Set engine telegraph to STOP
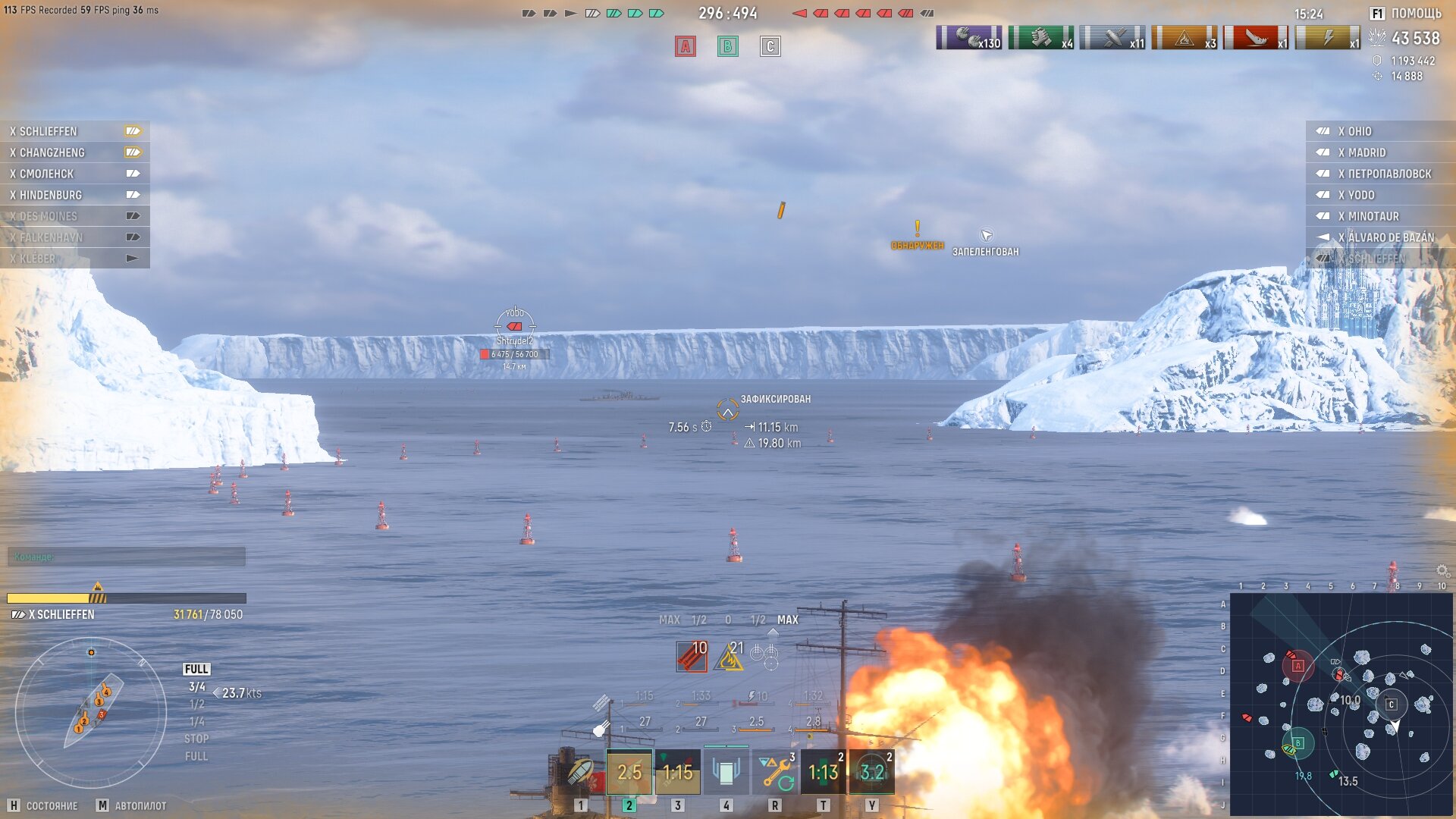The width and height of the screenshot is (1456, 819). 196,739
